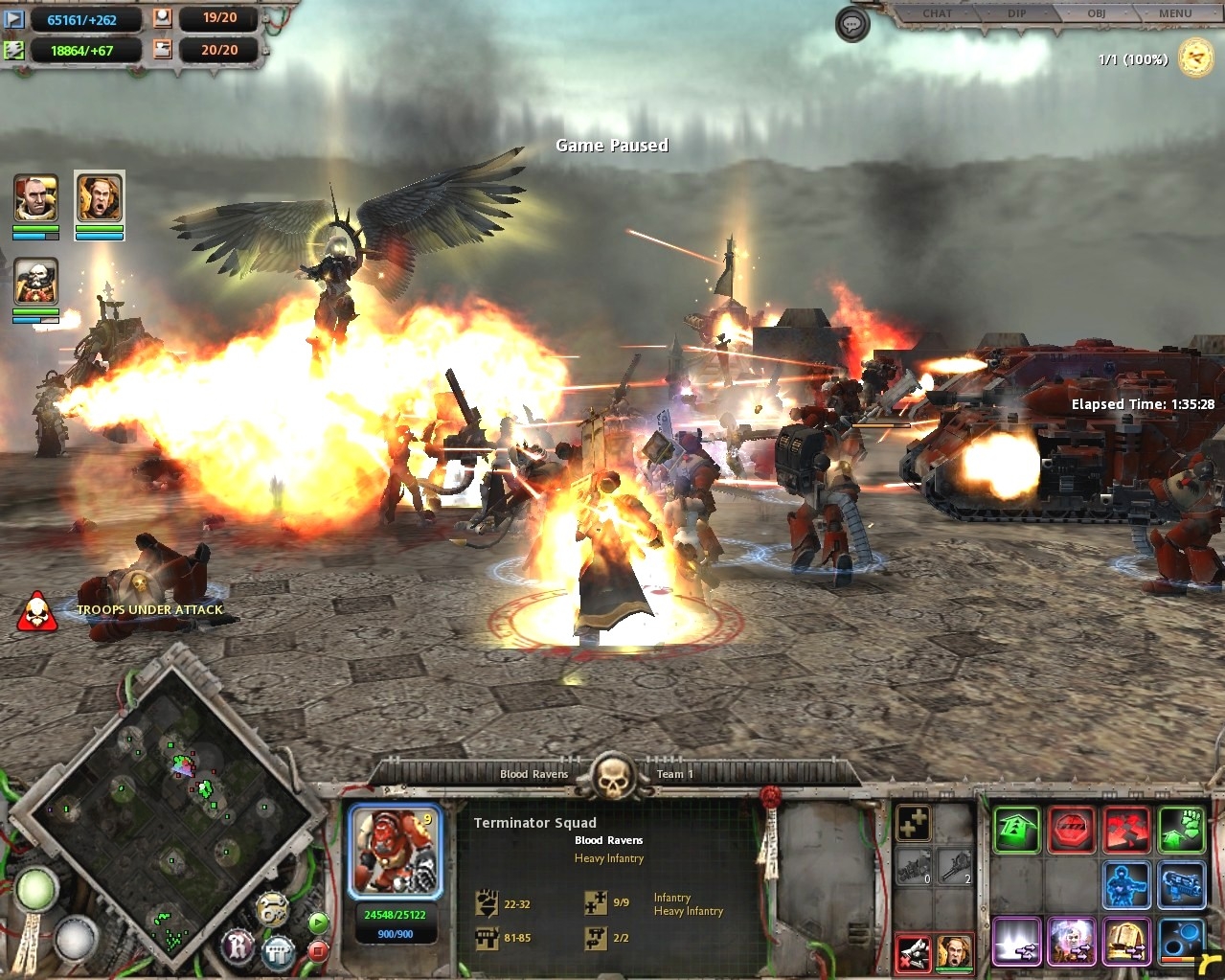
Task: Activate the green arrow move command
Action: [x=1016, y=830]
